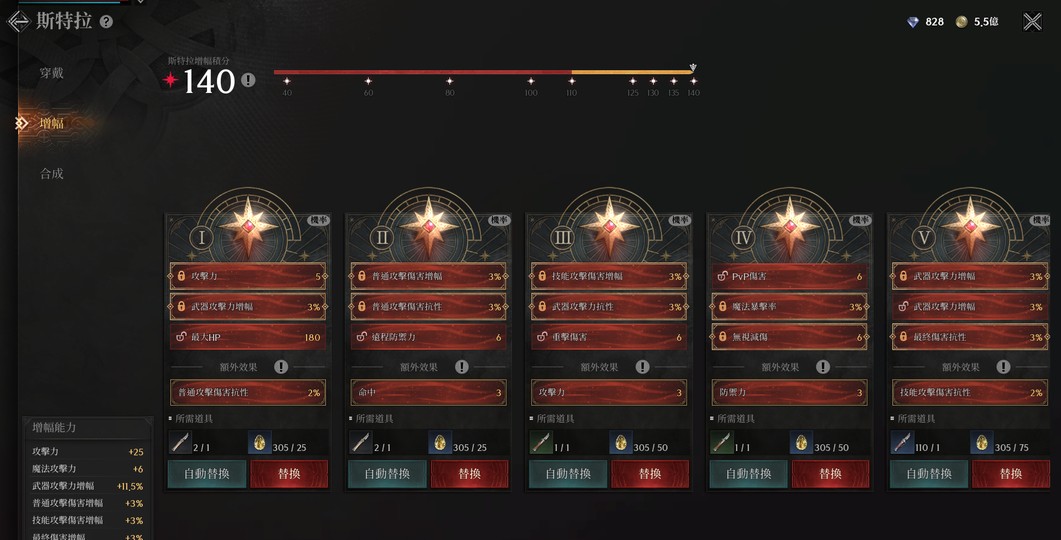Click the red 替換 button under slot I
Viewport: 1061px width, 540px height.
click(x=289, y=473)
